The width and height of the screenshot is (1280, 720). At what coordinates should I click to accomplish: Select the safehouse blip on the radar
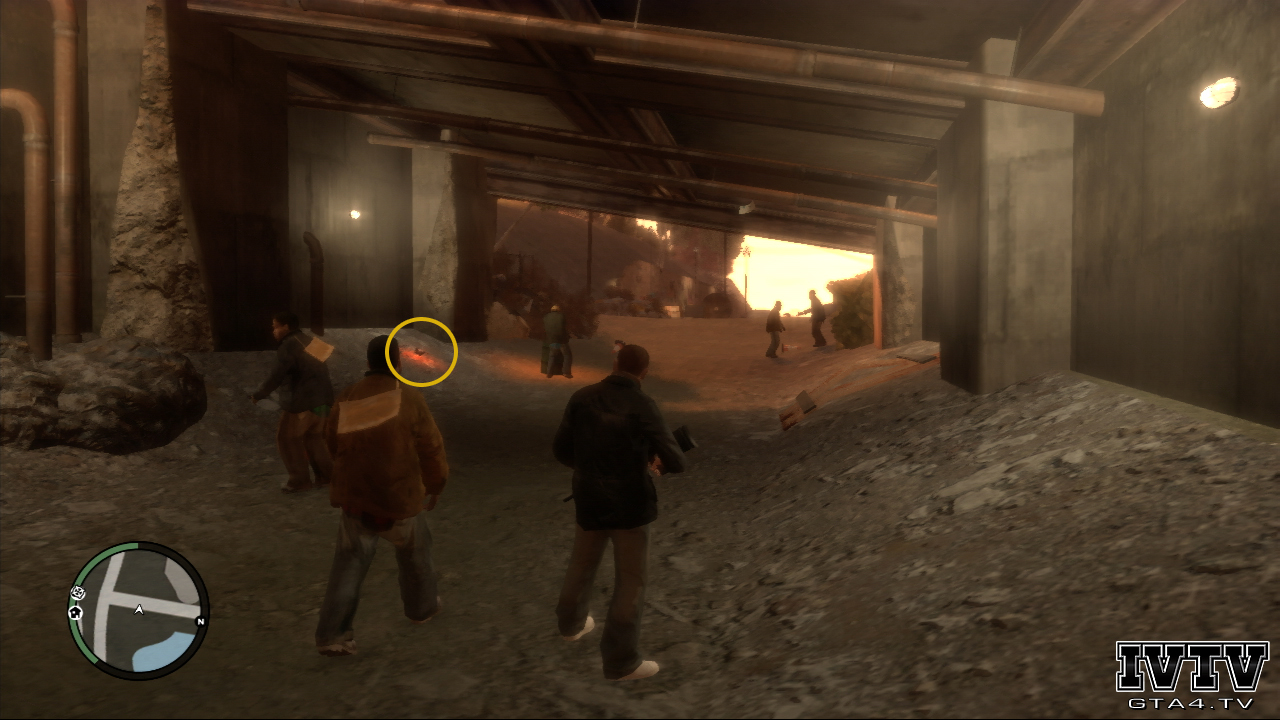point(75,612)
